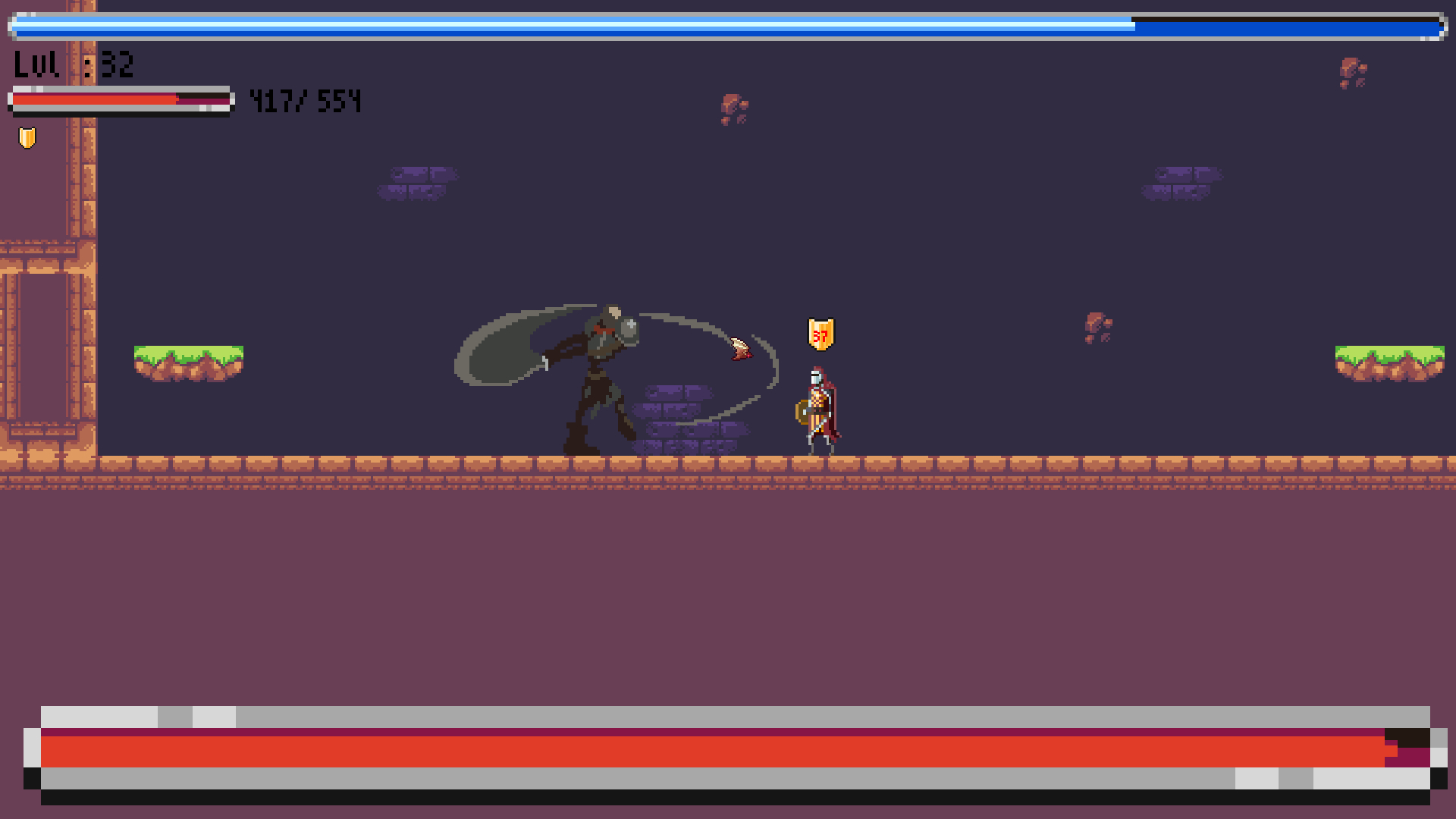Select the rock debris below the top XP bar

pos(734,108)
